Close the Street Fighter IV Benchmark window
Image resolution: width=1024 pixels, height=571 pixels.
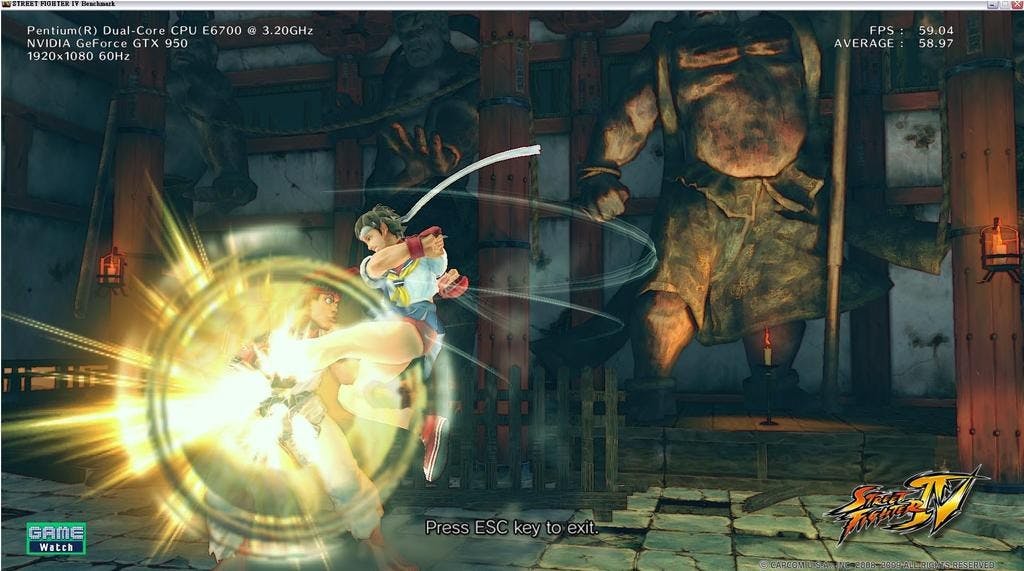coord(1016,5)
